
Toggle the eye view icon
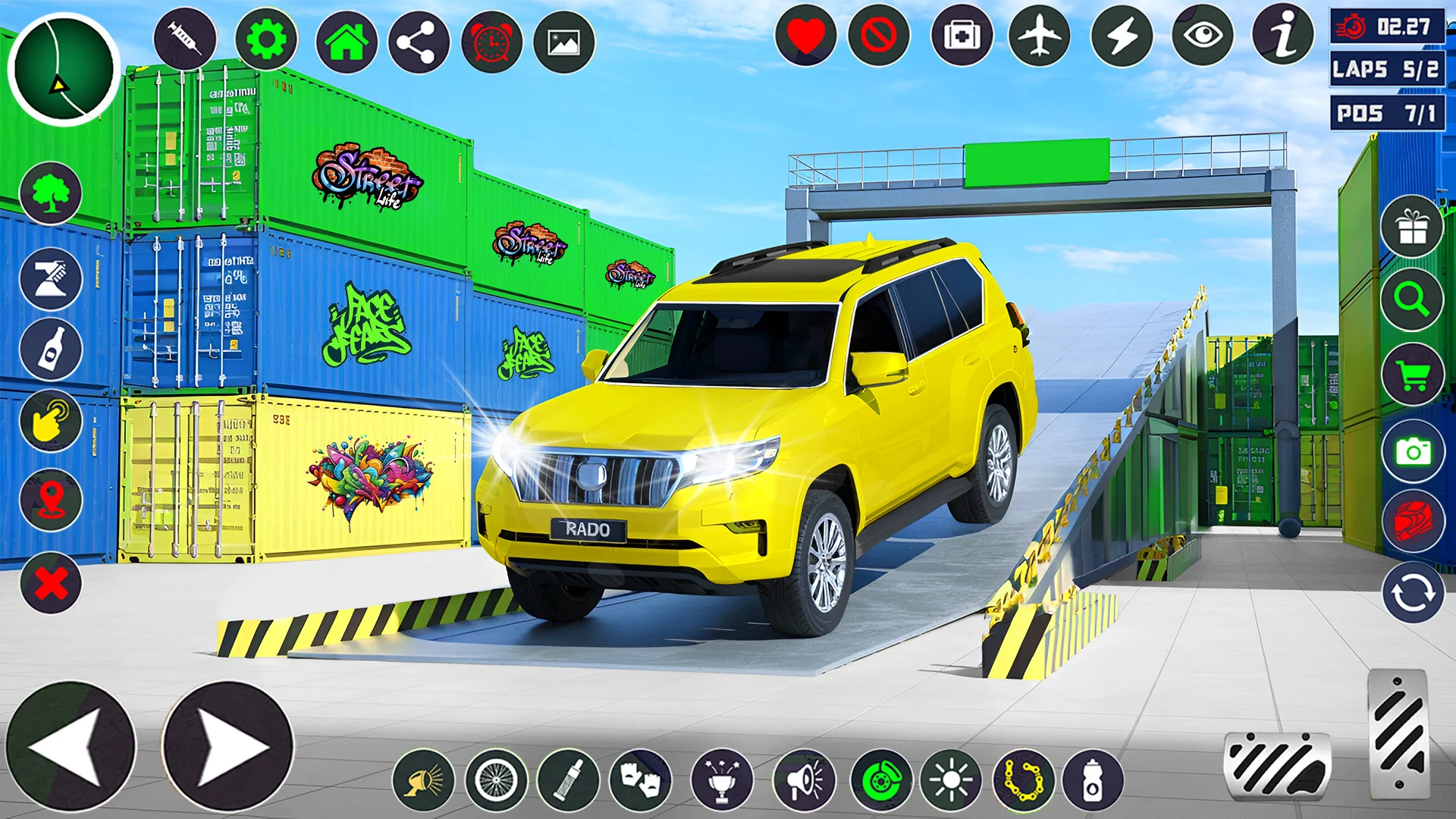(1203, 36)
